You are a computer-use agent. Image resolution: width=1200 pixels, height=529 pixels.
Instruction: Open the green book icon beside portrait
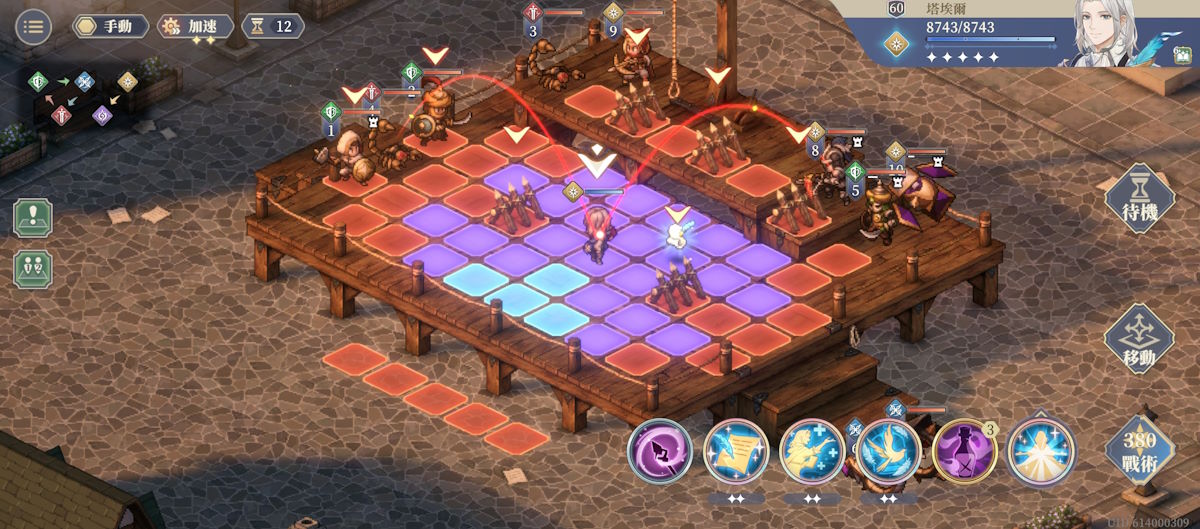coord(1185,83)
